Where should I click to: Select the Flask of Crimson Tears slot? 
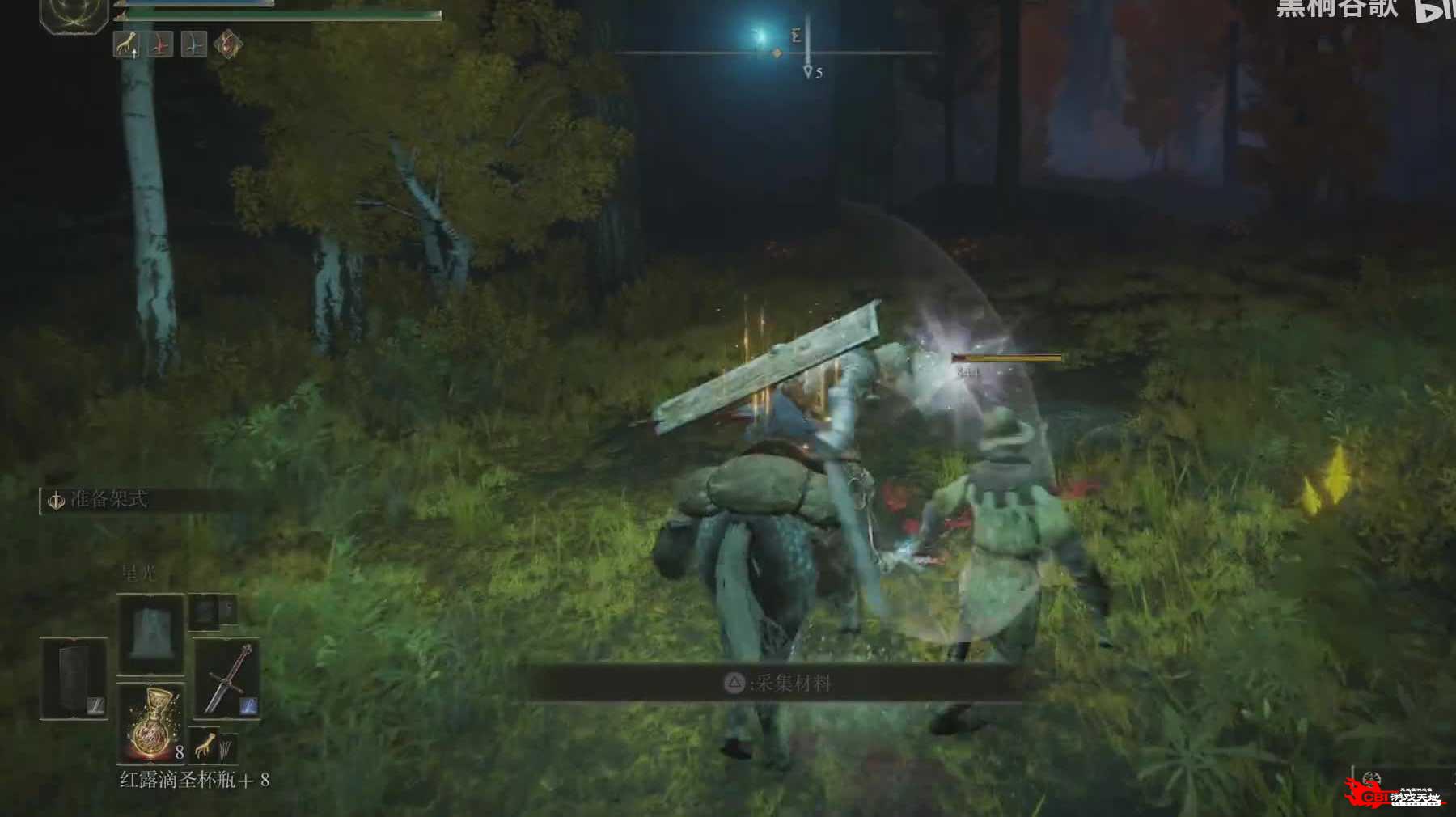pos(152,722)
